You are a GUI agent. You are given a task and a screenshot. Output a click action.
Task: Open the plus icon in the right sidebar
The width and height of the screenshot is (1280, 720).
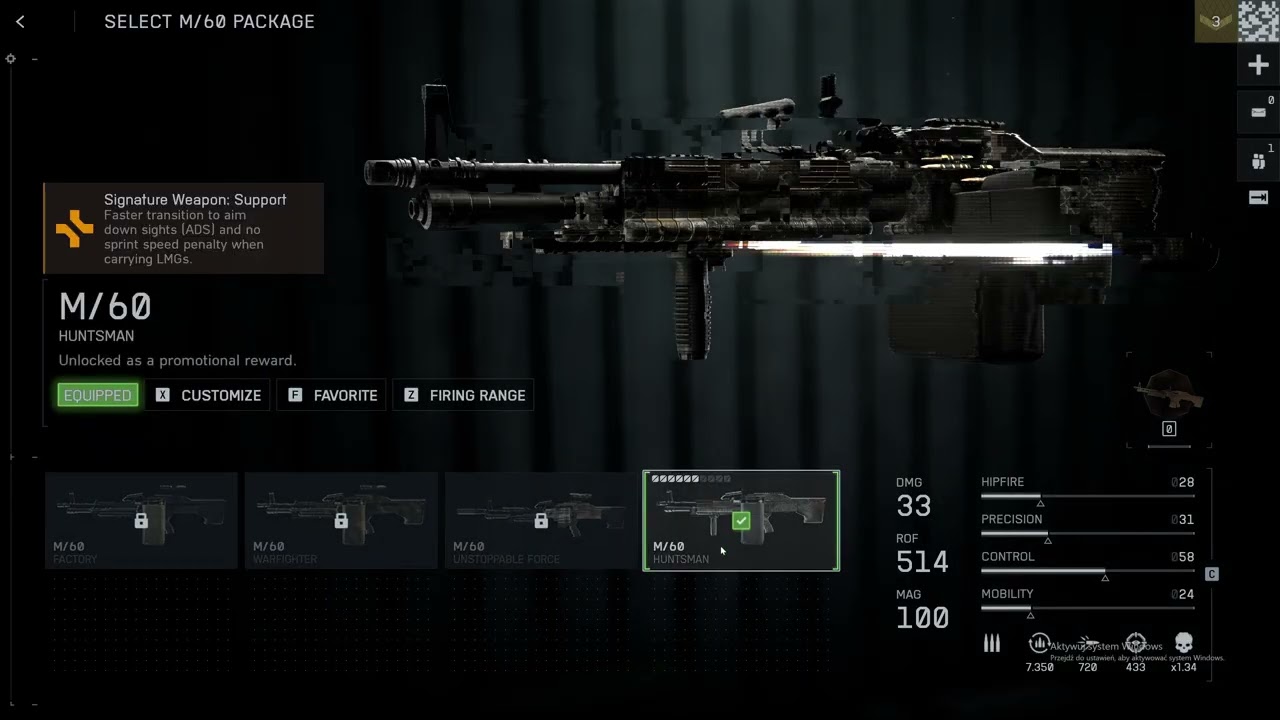point(1258,66)
